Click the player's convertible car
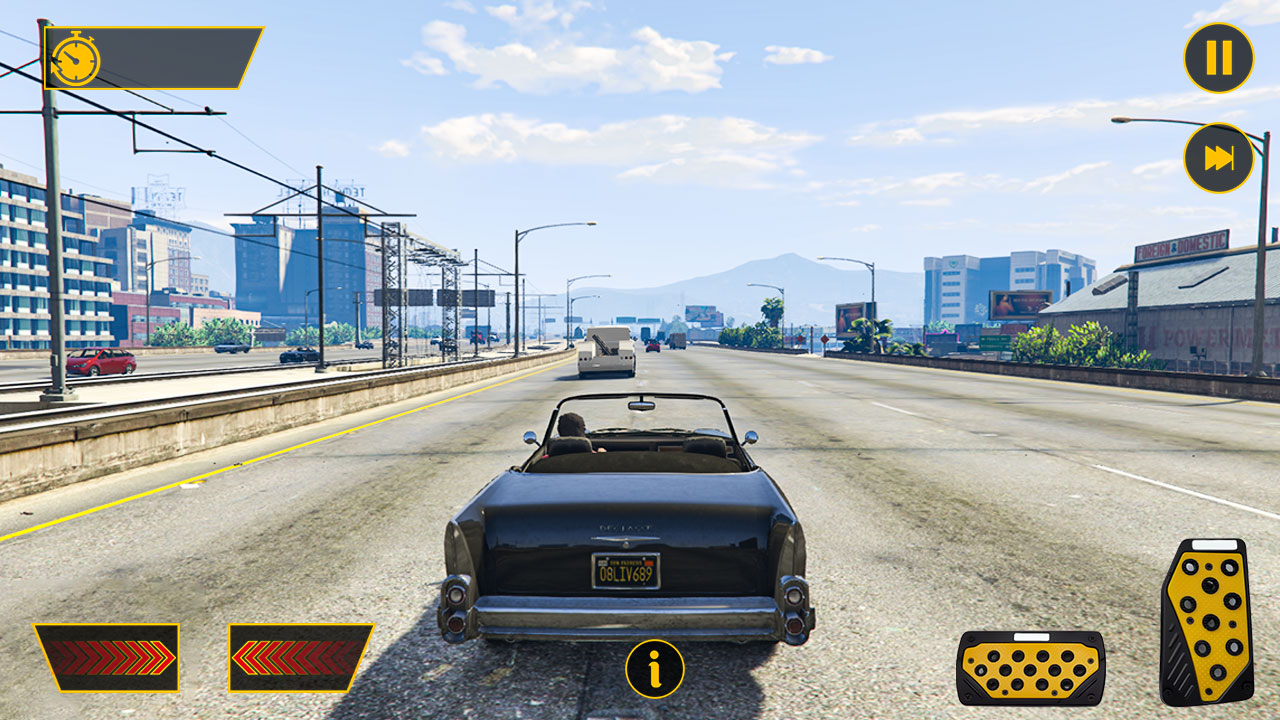This screenshot has width=1280, height=720. point(625,530)
